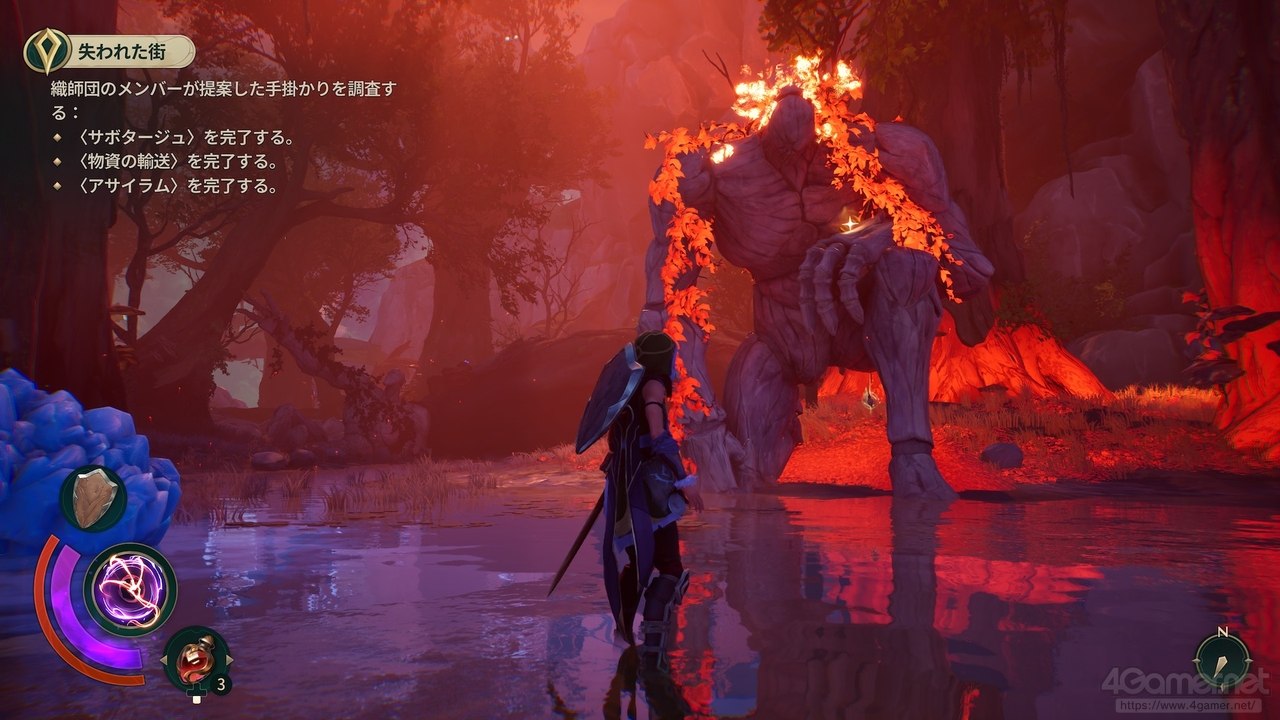Select the 〈サボタージュ〉 objective line

177,137
